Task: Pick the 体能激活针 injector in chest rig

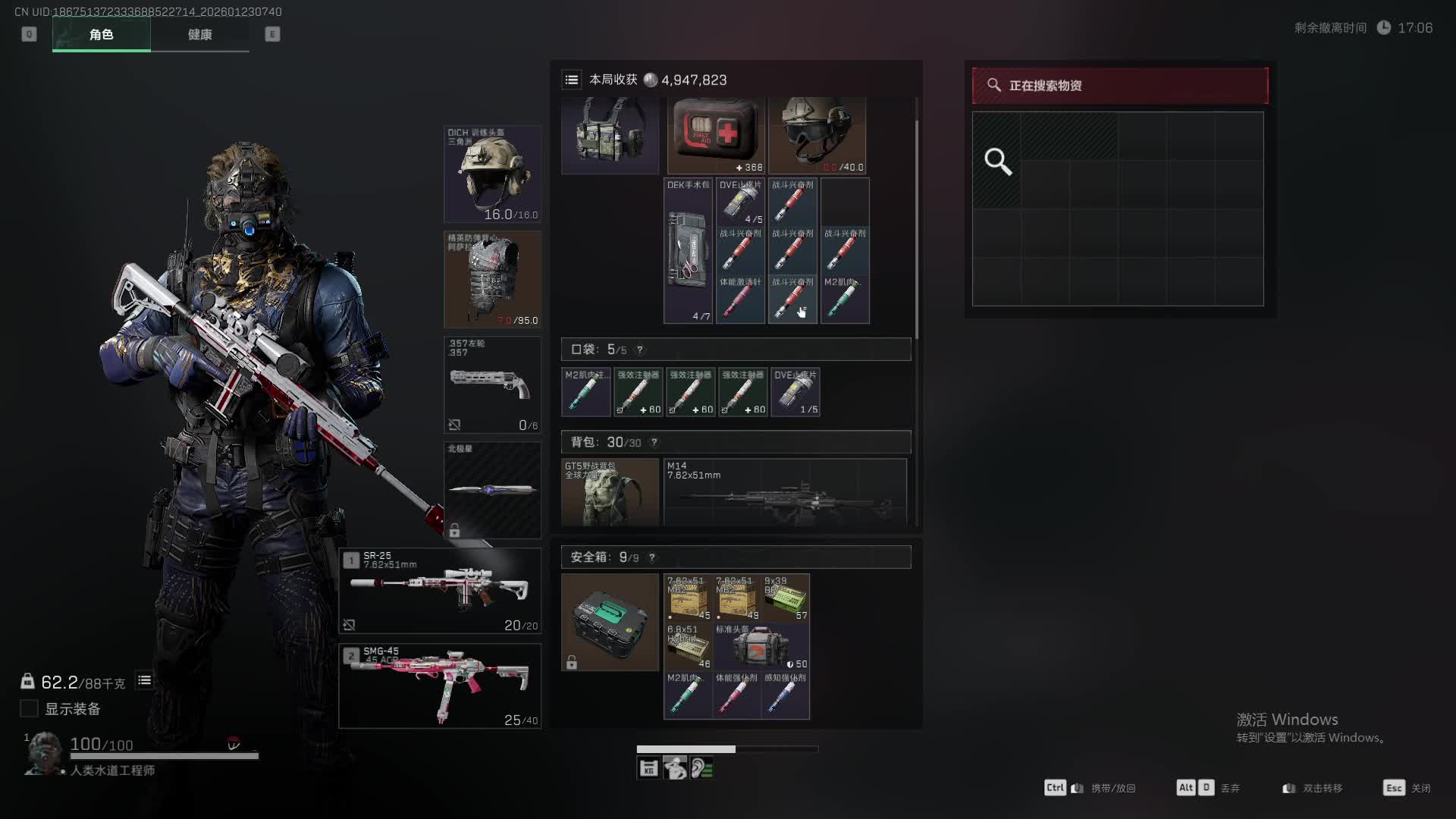Action: [x=740, y=300]
